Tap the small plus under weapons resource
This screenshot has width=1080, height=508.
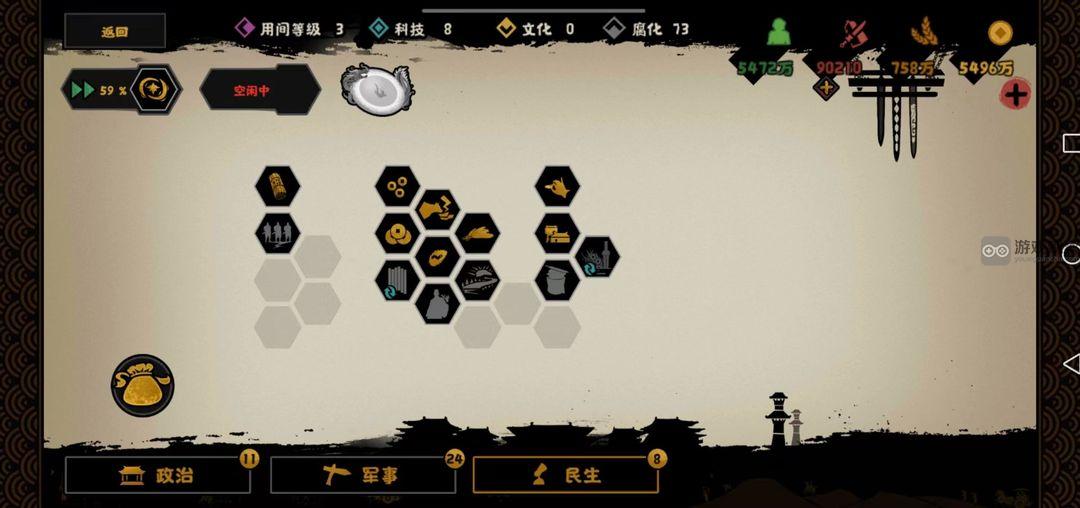pos(826,88)
